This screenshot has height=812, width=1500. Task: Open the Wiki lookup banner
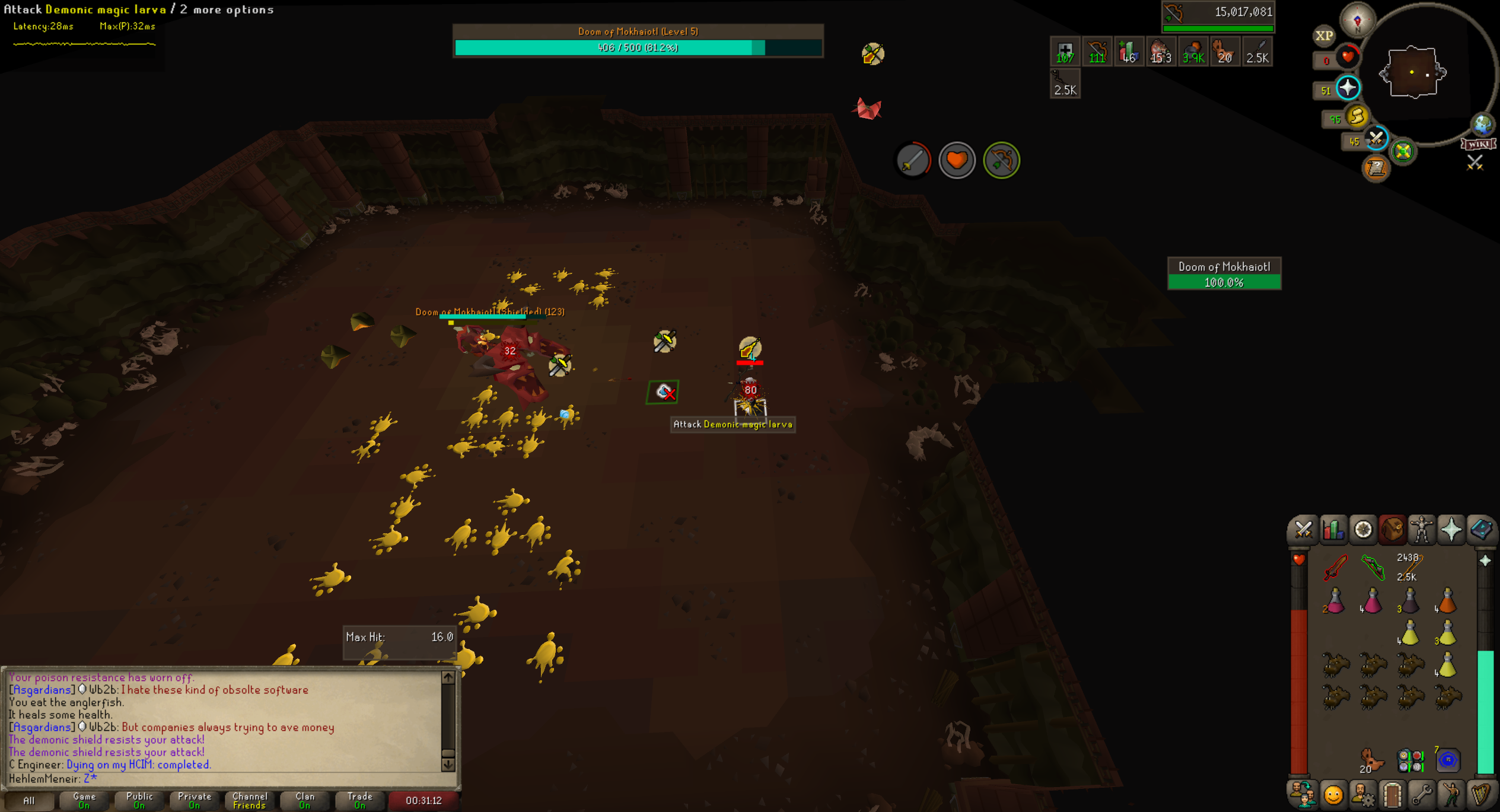1478,144
